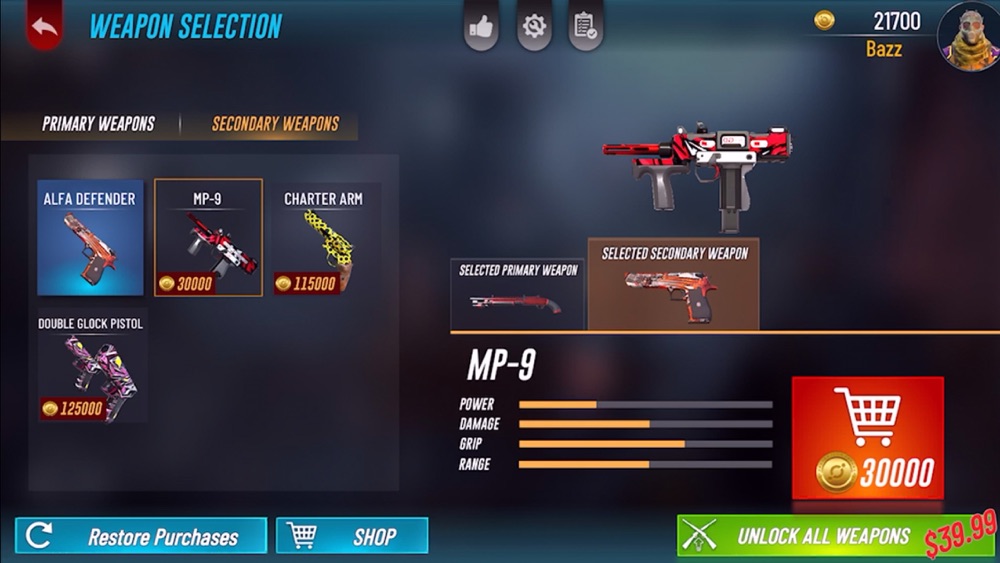Show the selected secondary weapon slot
The height and width of the screenshot is (563, 1000).
click(673, 284)
